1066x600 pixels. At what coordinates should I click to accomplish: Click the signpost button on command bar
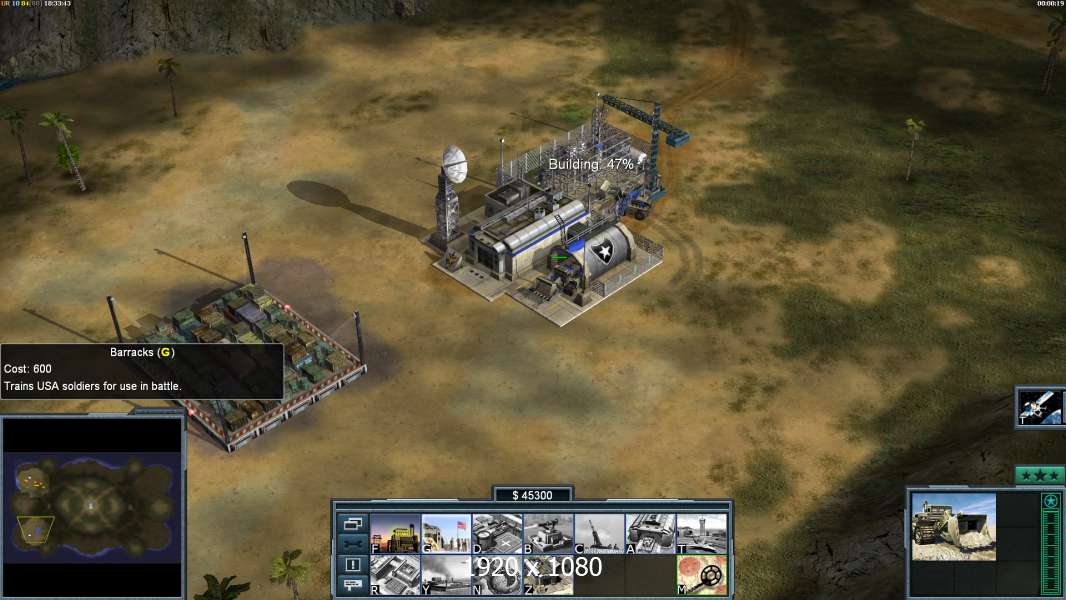[x=352, y=586]
